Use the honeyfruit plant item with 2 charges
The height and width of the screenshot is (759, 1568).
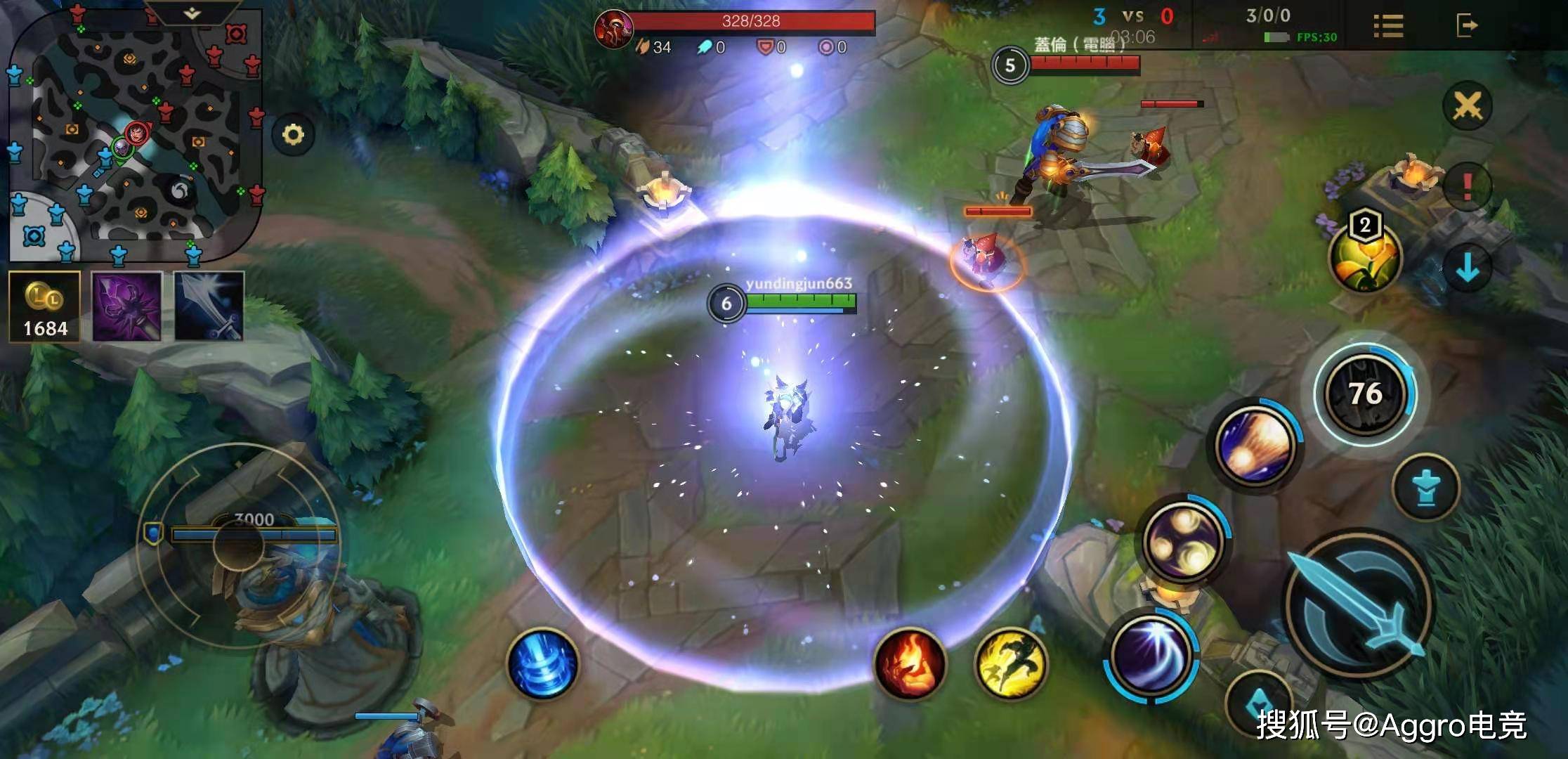[1364, 257]
